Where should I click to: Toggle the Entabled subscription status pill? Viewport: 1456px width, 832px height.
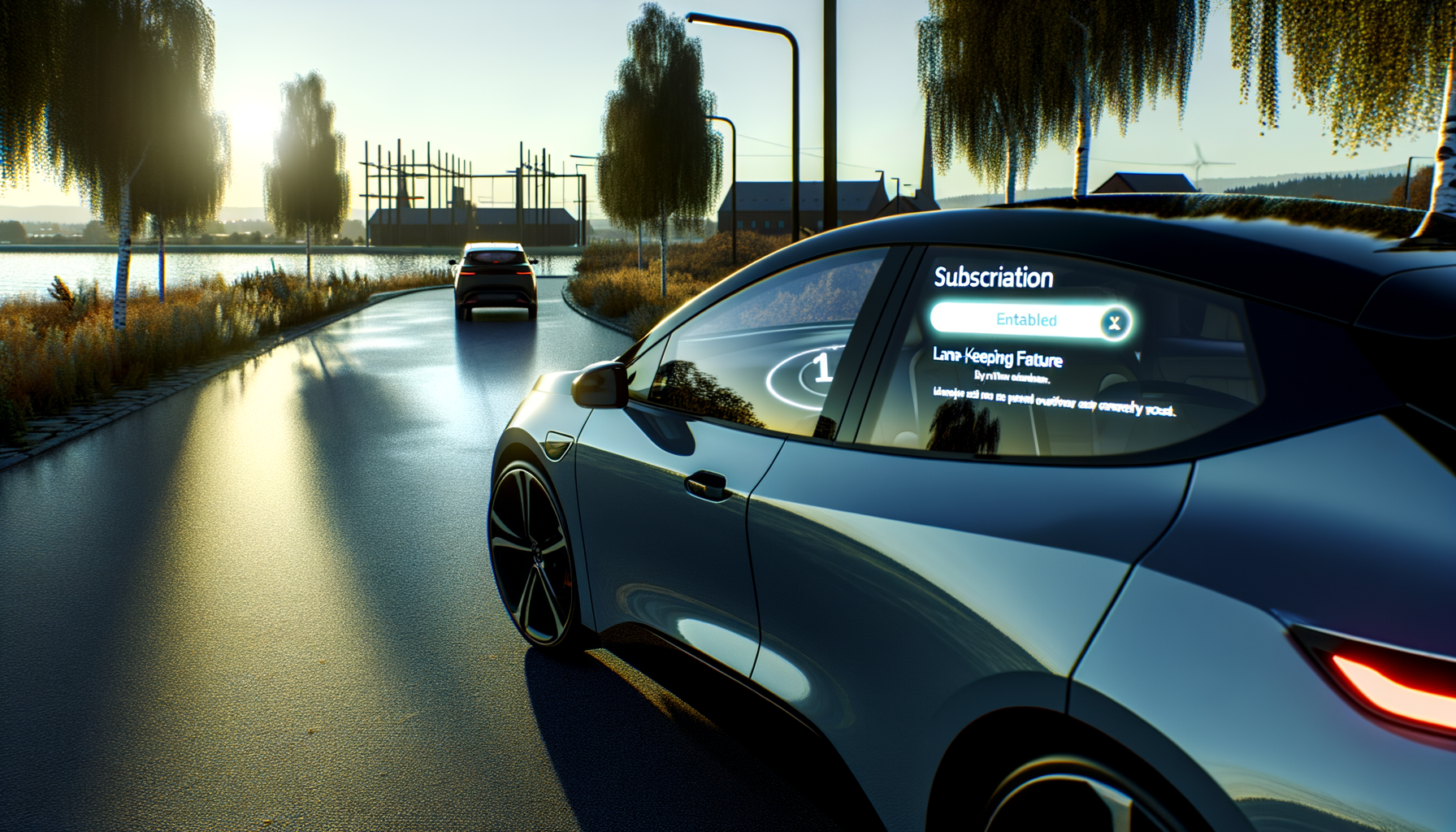pos(1025,320)
